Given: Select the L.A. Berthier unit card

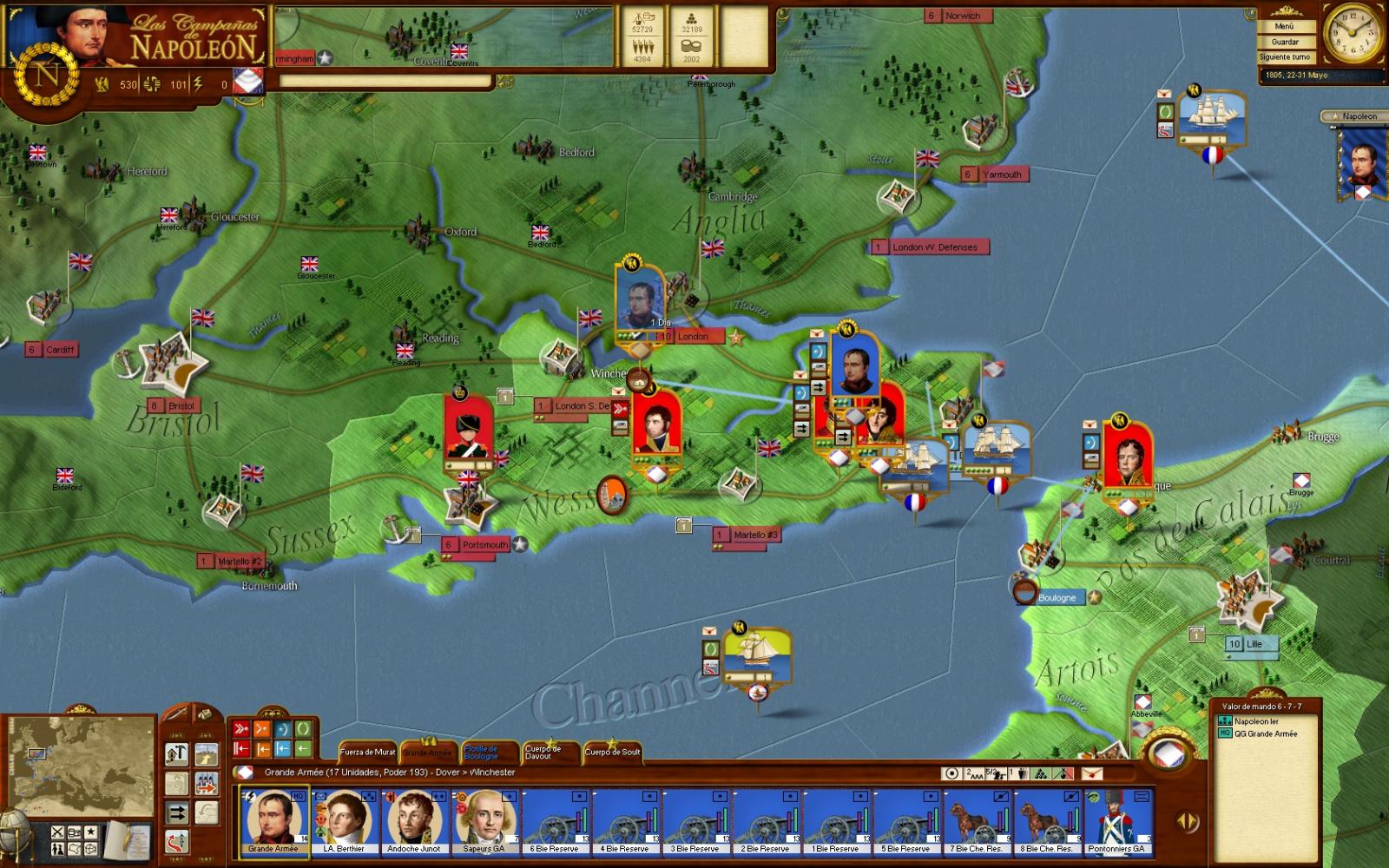Looking at the screenshot, I should point(344,821).
